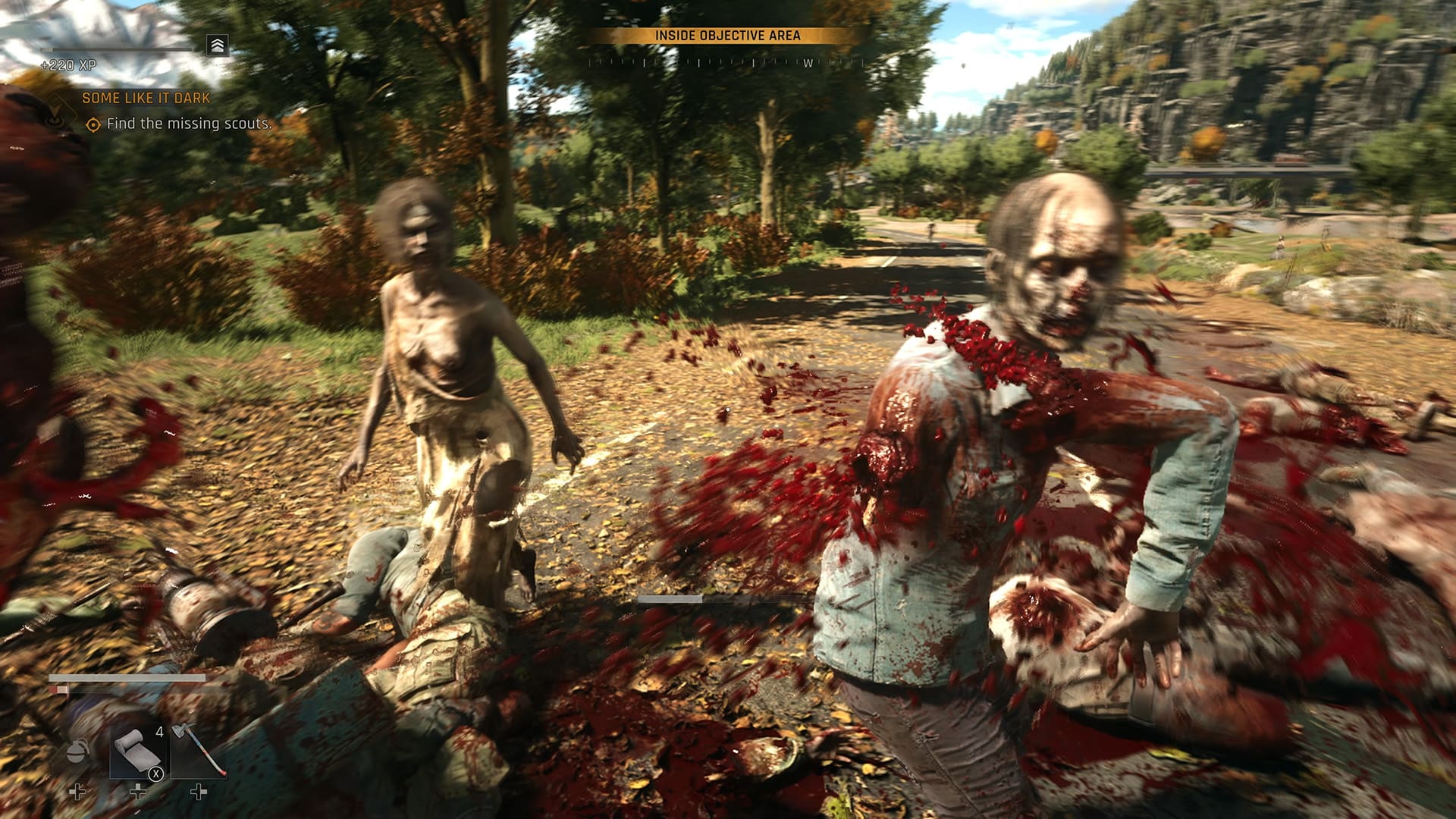
Task: Click the plus icon under the grenade slot
Action: [77, 792]
